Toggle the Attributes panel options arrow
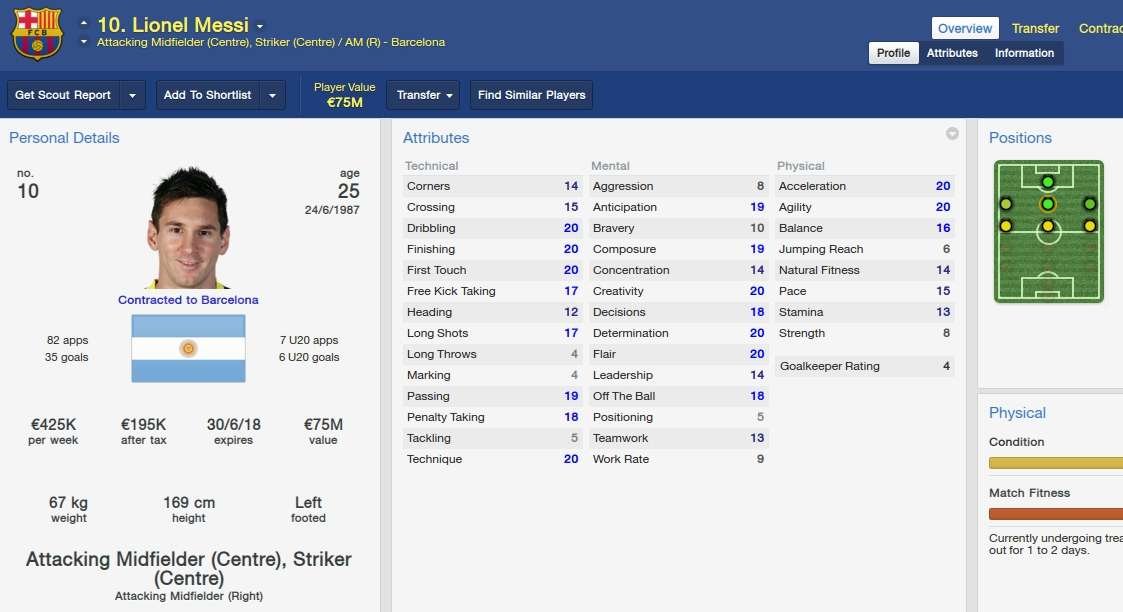The width and height of the screenshot is (1123, 612). [952, 134]
